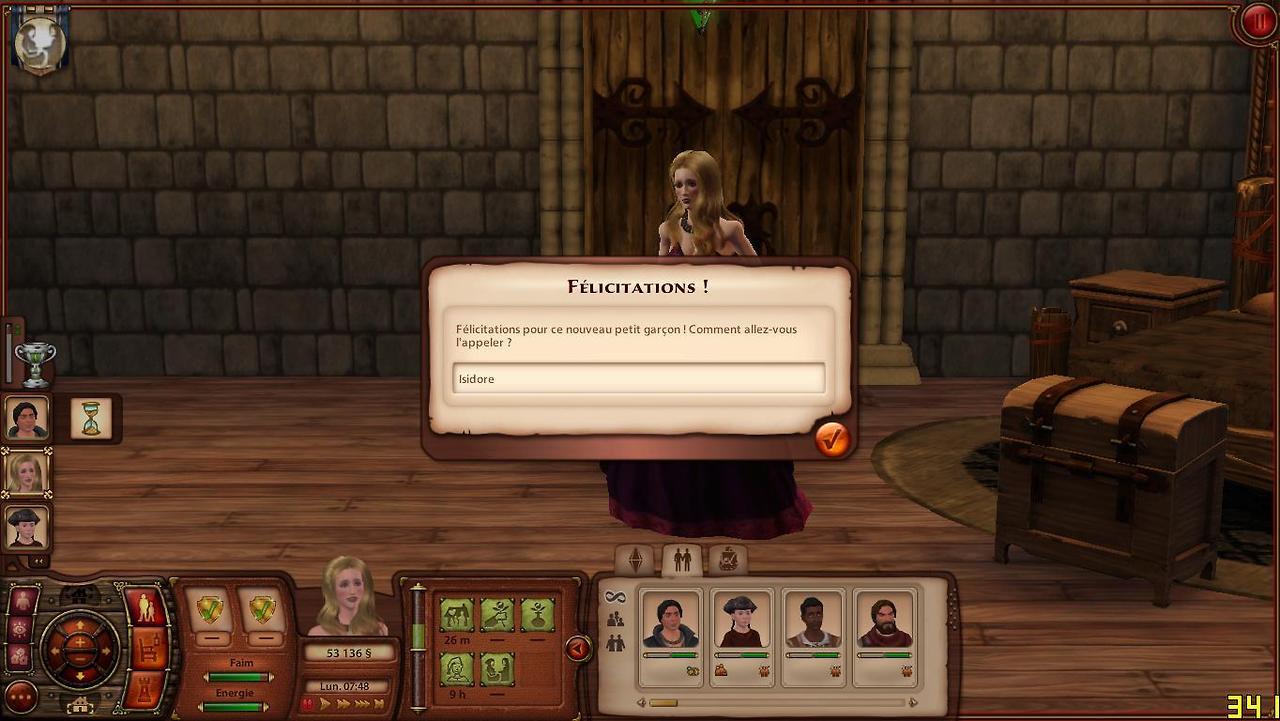Open the silver trophy quest goblet
This screenshot has height=721, width=1280.
pyautogui.click(x=35, y=364)
